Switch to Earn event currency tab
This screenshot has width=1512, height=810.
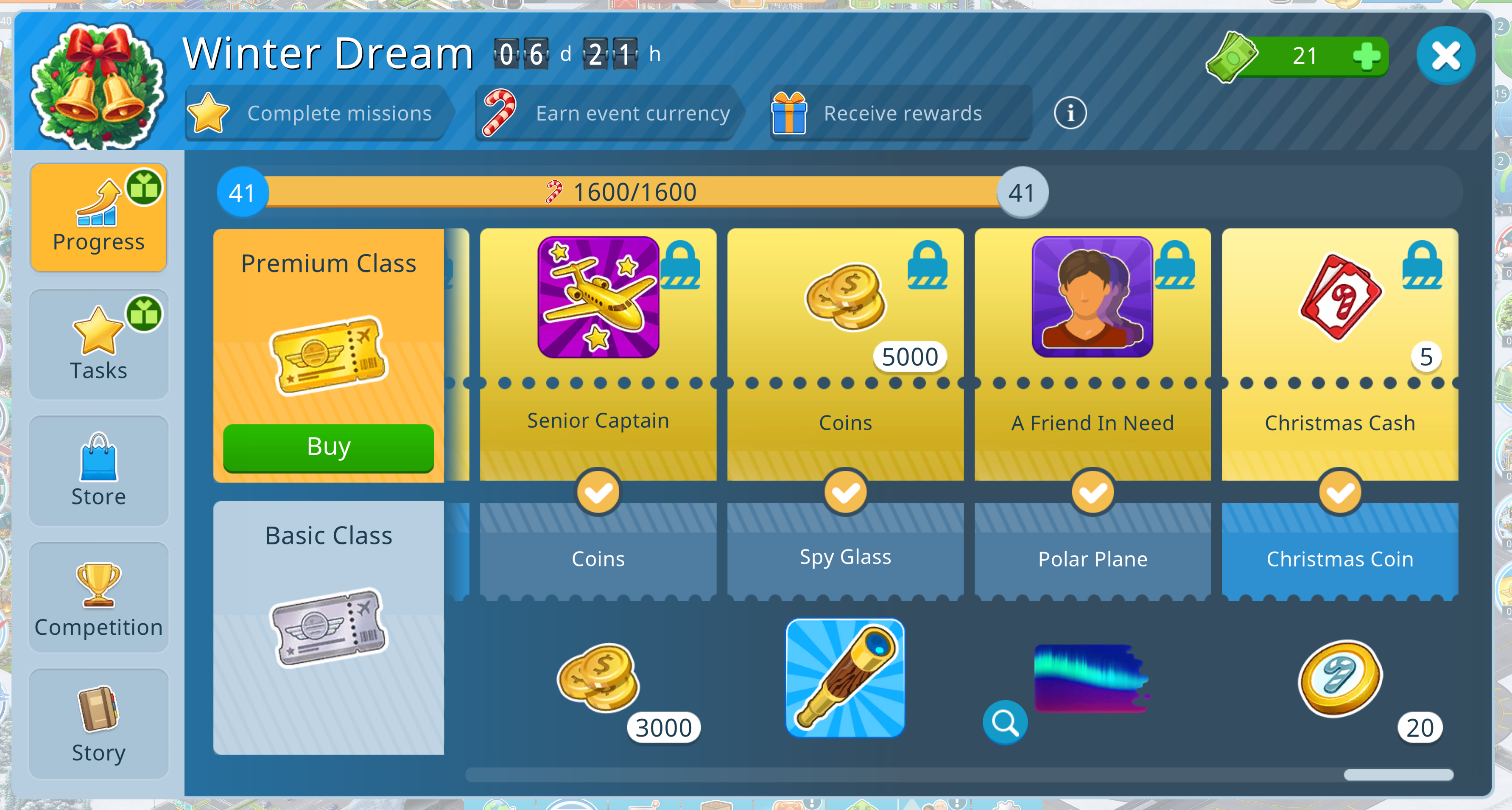631,113
